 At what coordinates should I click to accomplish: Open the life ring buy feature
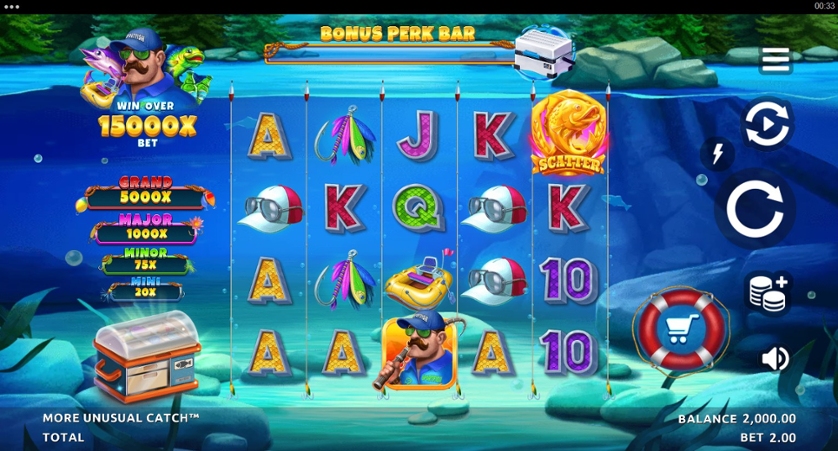coord(681,328)
